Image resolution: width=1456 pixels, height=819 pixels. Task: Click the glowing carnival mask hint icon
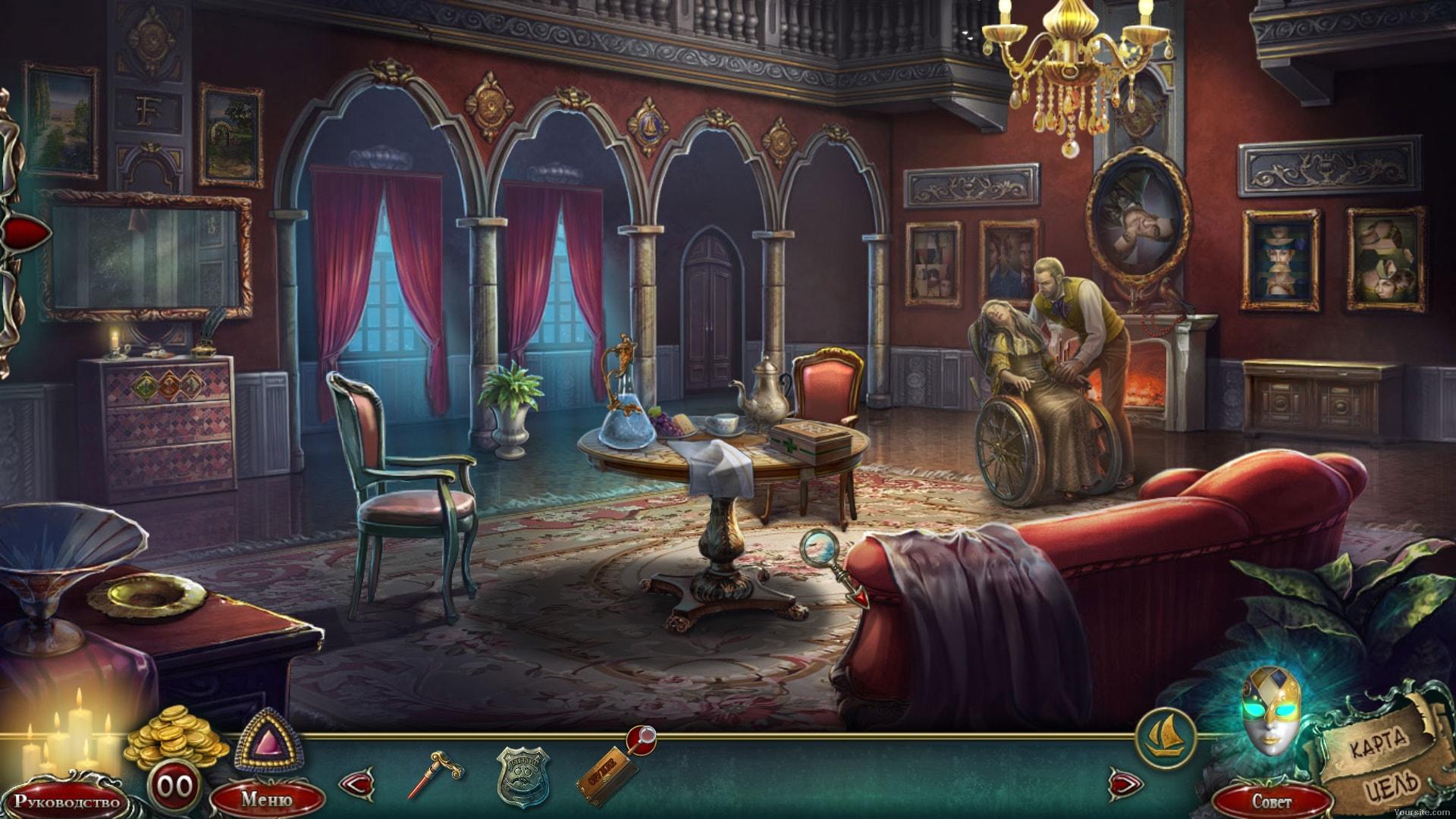1271,711
